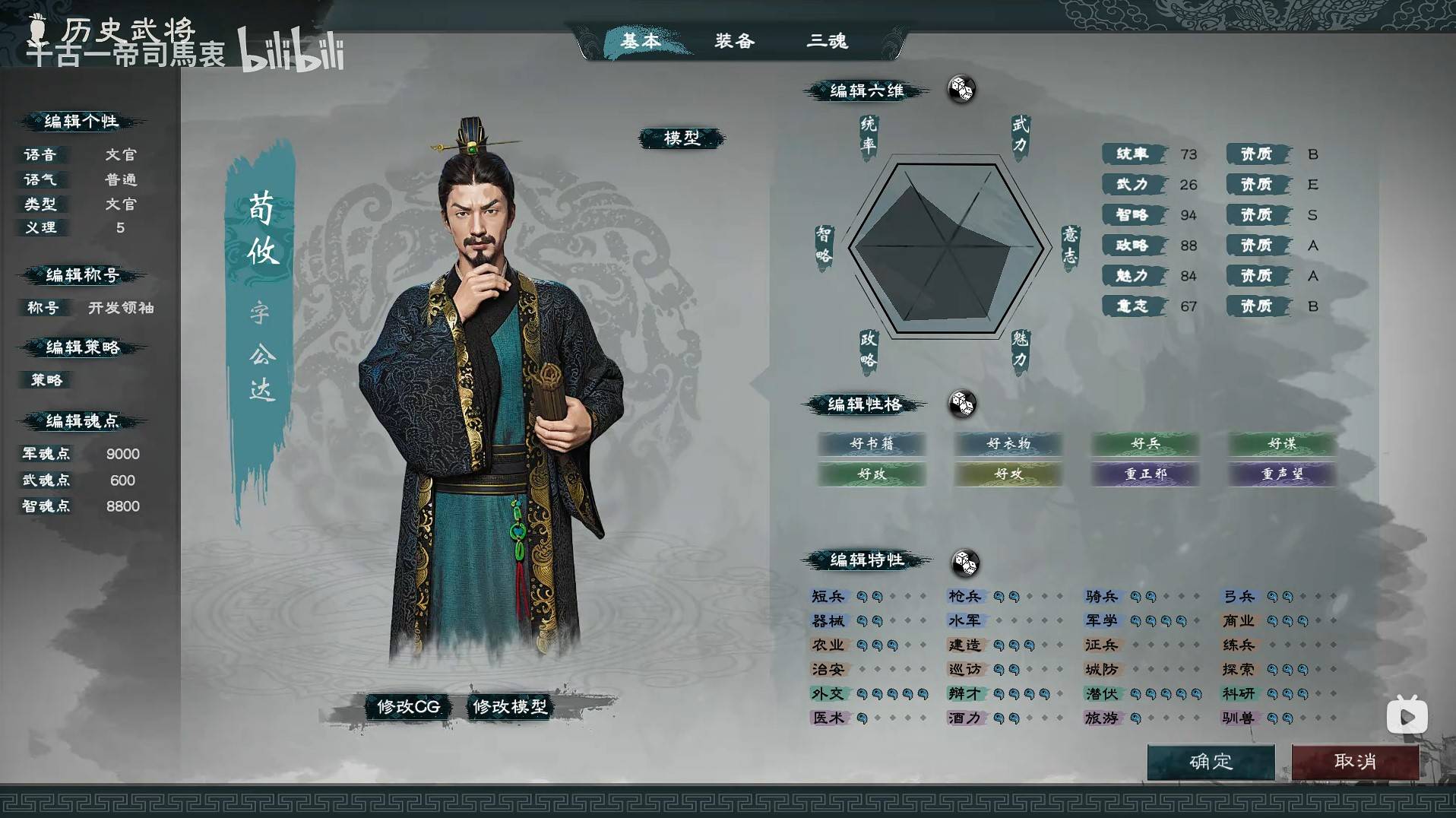
Task: Open the 类型 type selector showing 文官
Action: pos(118,204)
